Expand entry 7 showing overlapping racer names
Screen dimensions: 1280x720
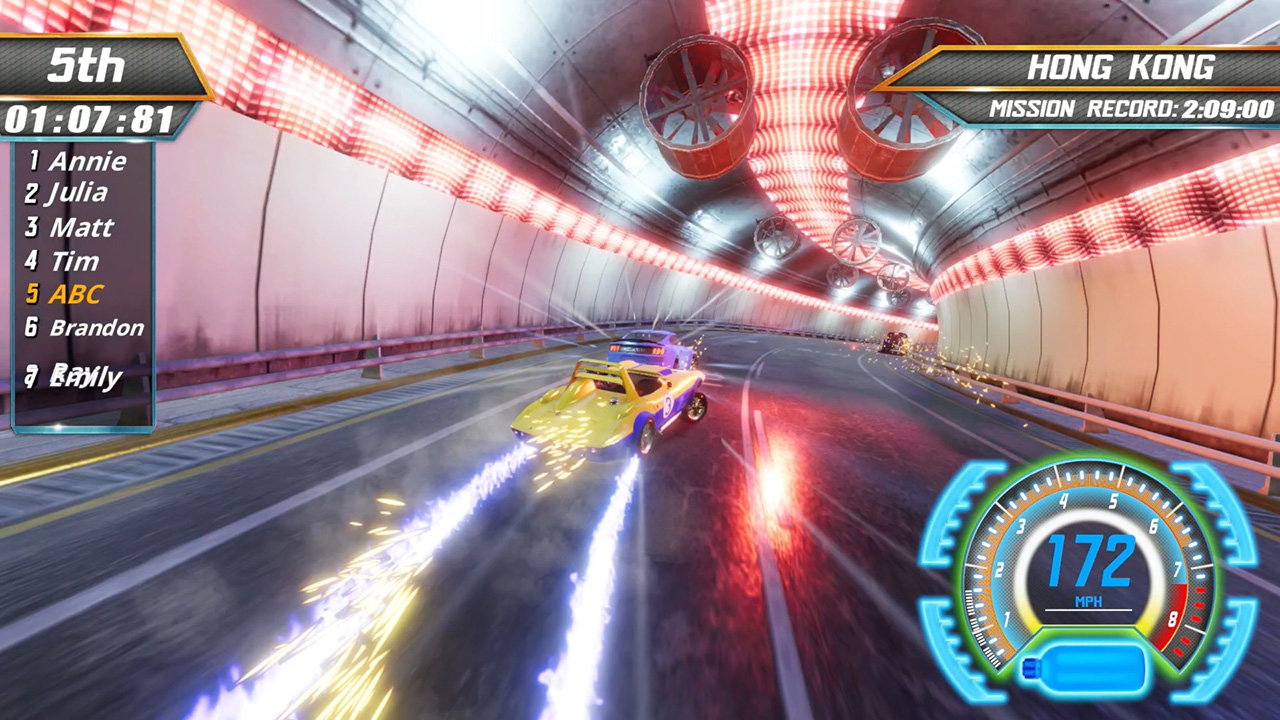coord(70,375)
